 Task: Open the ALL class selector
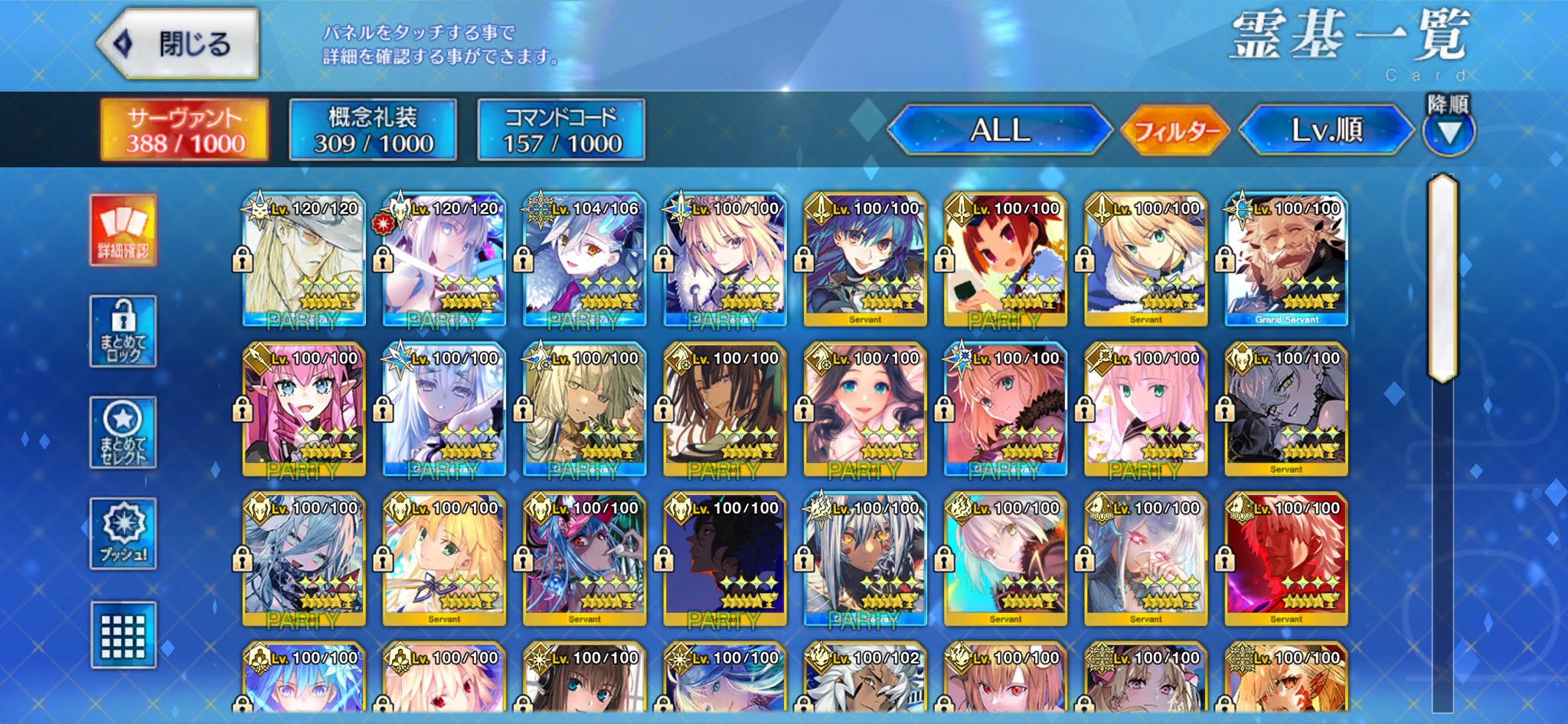(999, 130)
